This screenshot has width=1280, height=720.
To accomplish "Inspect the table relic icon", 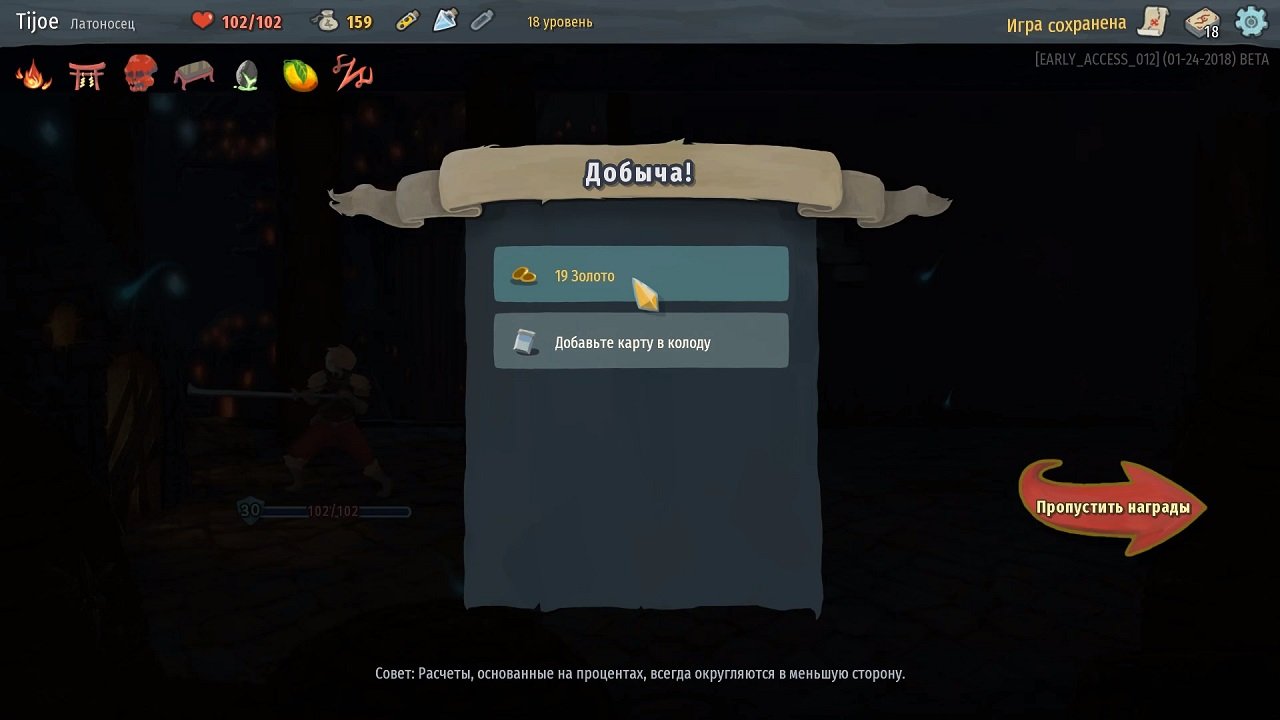I will tap(193, 73).
